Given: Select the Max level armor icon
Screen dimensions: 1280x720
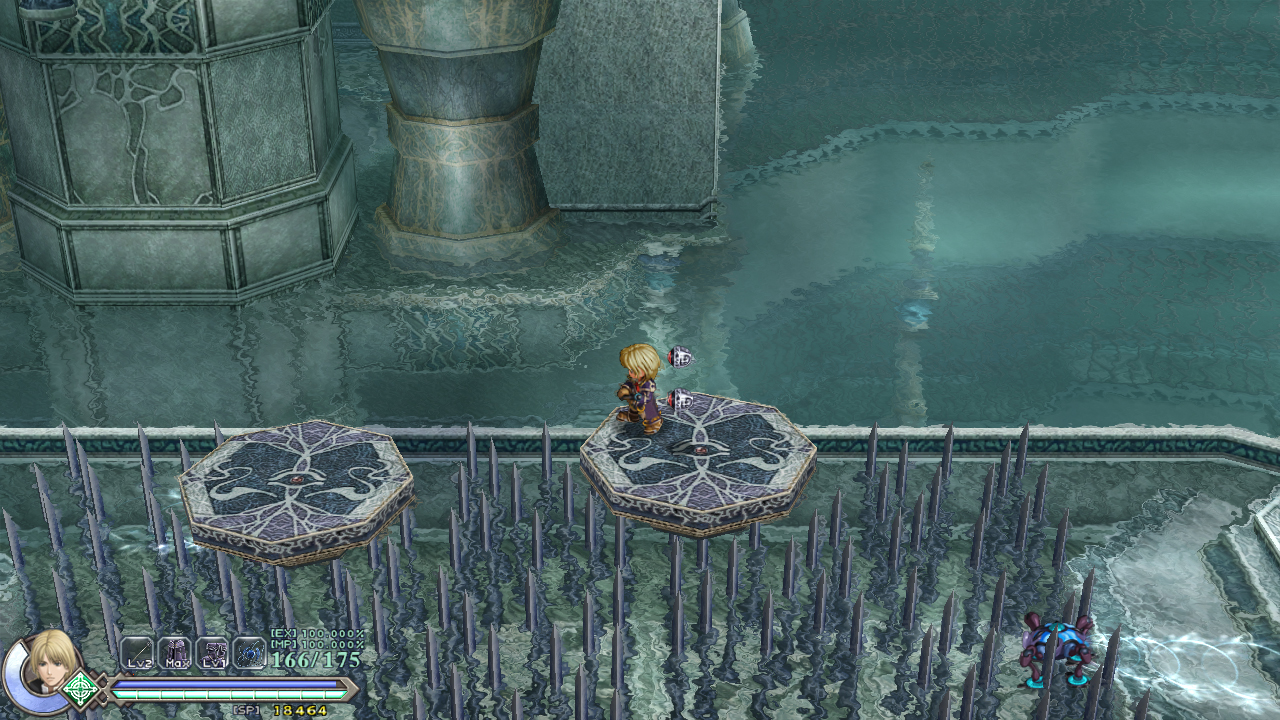Looking at the screenshot, I should point(174,653).
